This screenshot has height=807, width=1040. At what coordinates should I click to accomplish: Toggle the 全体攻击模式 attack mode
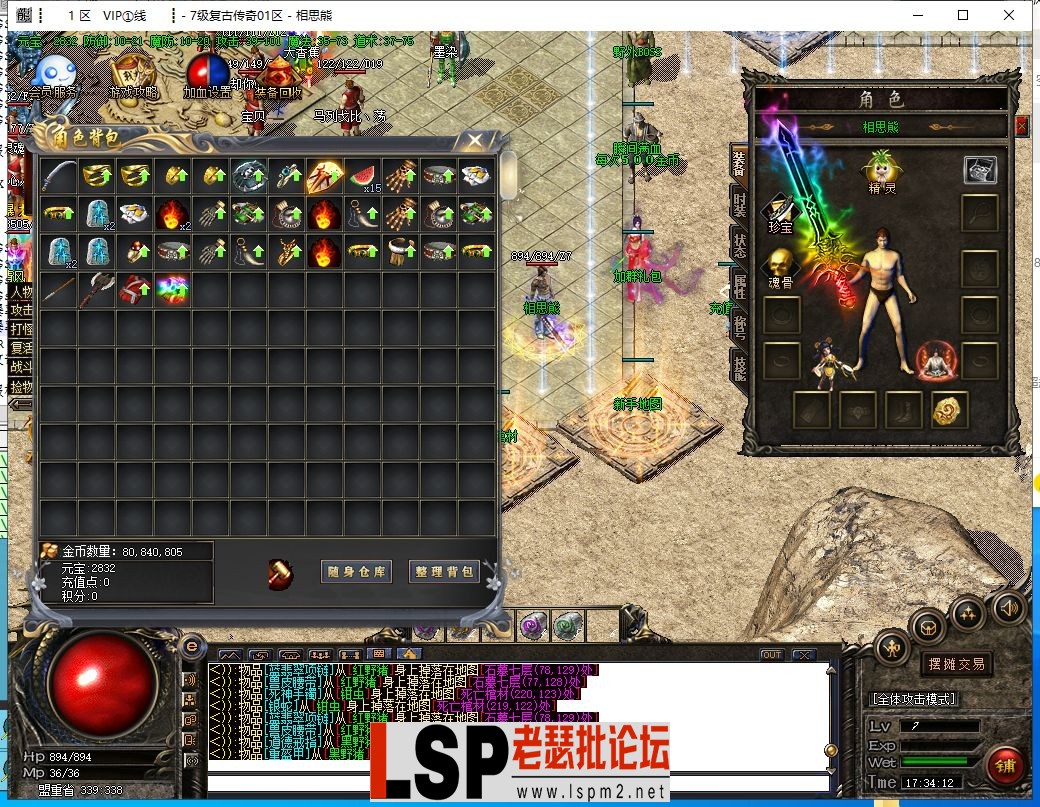coord(914,698)
